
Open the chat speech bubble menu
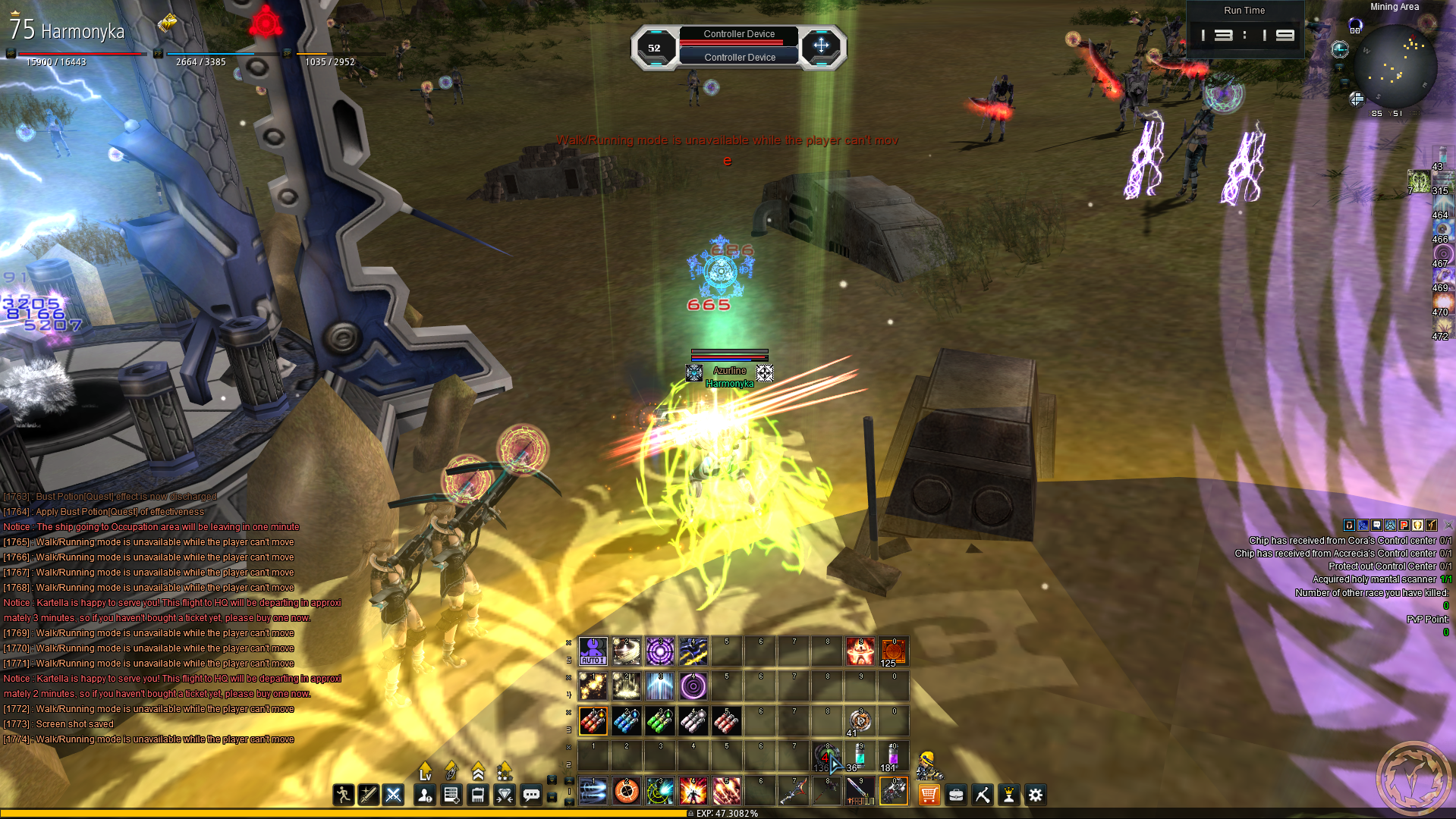[x=531, y=795]
